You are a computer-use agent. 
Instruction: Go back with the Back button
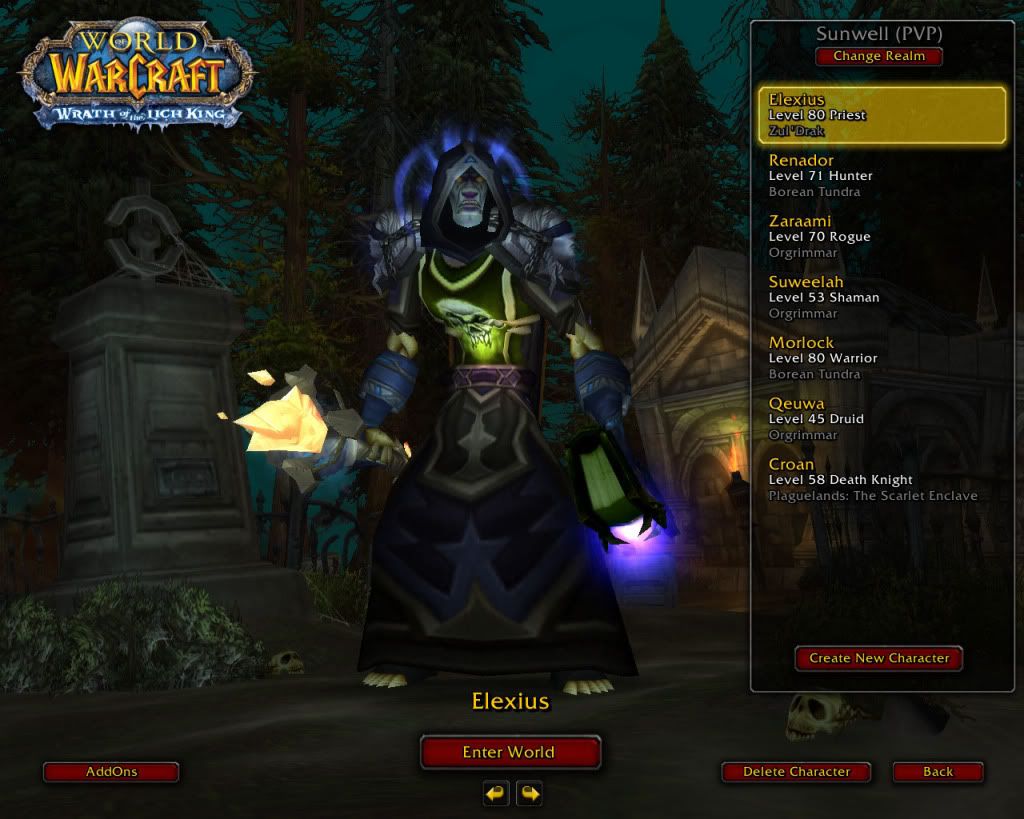(938, 772)
